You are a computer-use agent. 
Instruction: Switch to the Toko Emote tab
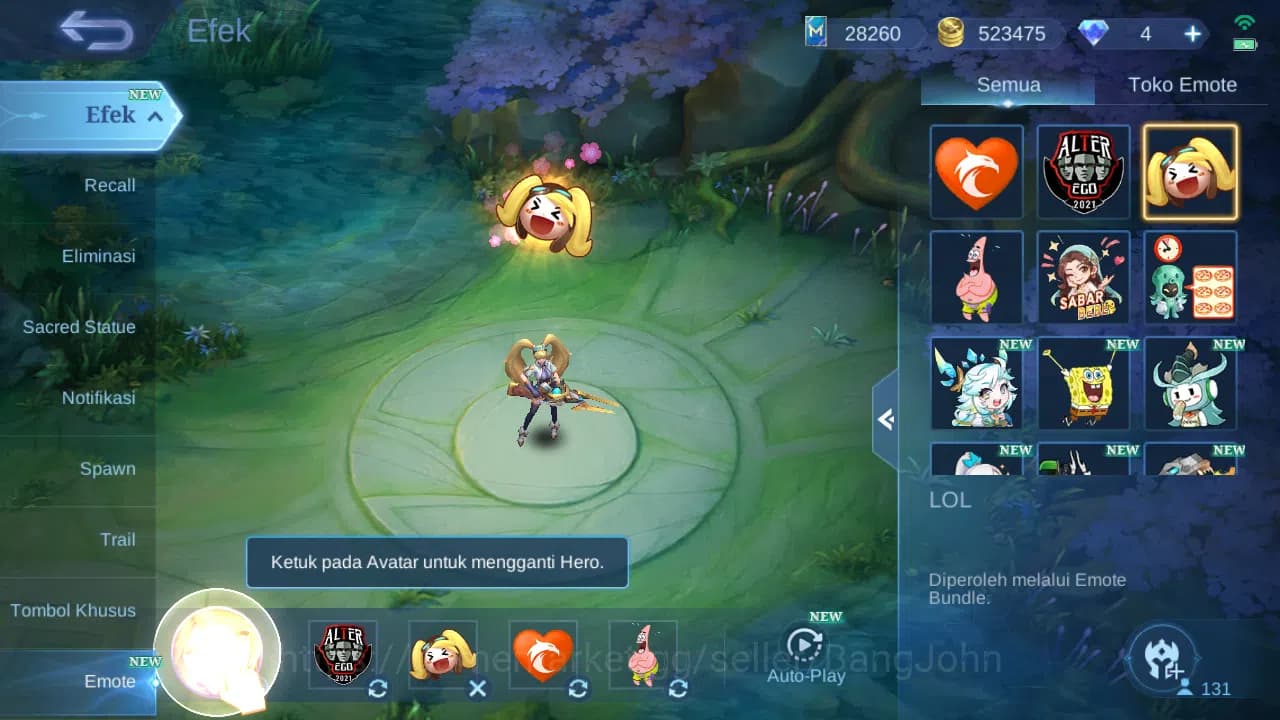tap(1183, 84)
